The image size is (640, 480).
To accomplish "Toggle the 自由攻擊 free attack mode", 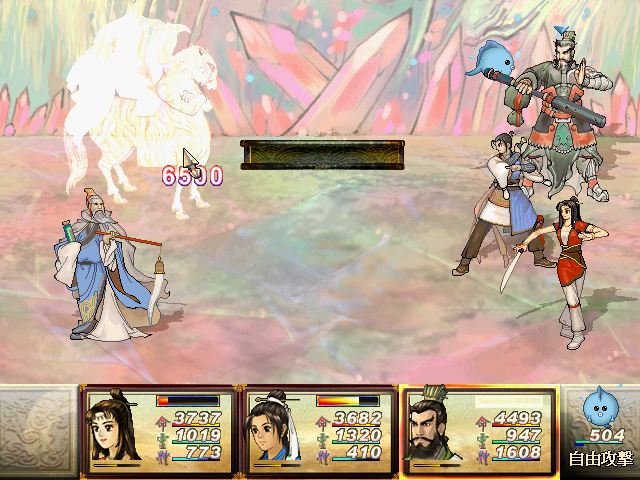I will (600, 459).
